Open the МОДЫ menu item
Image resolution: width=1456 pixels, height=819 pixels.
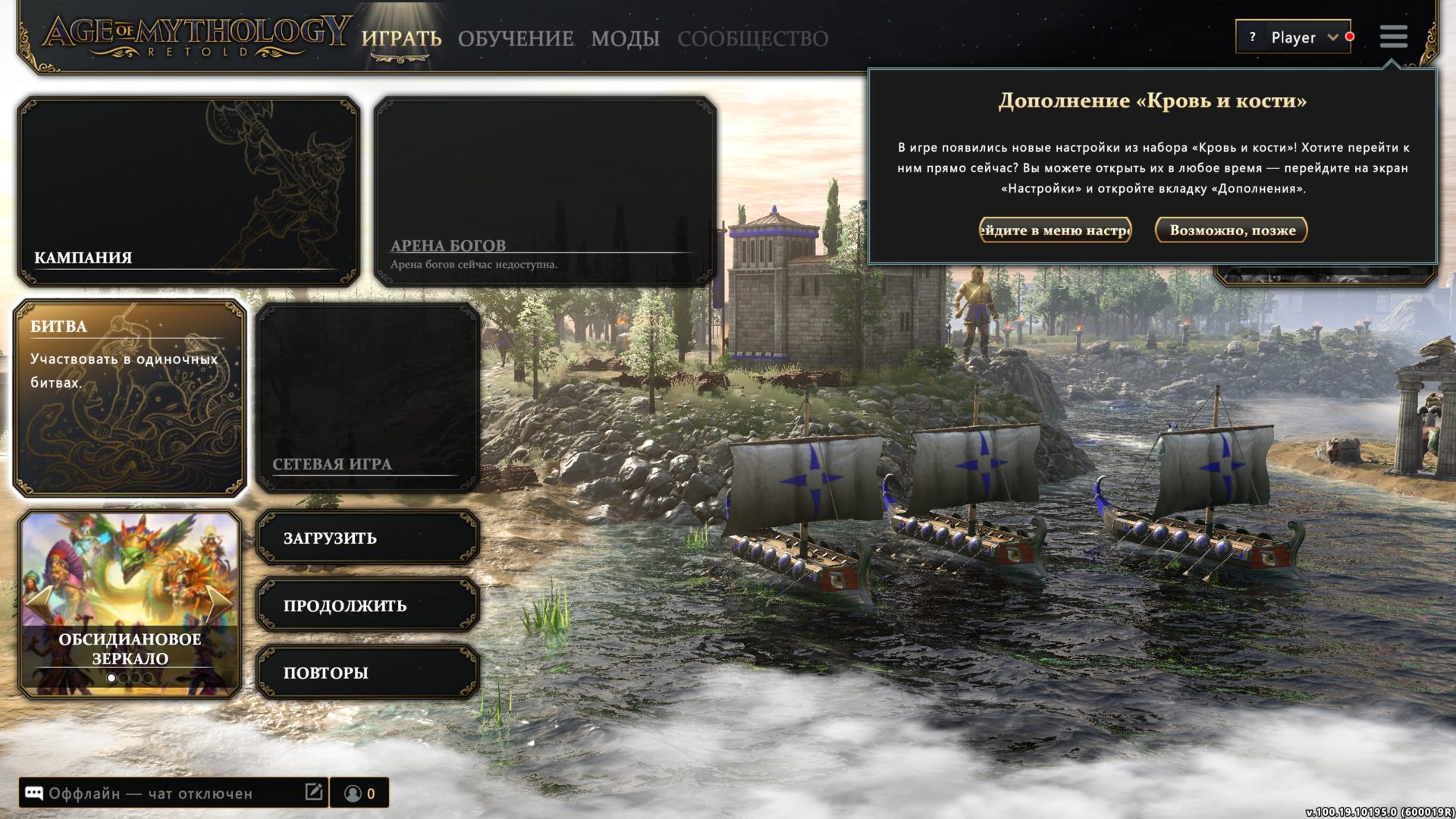[x=626, y=39]
